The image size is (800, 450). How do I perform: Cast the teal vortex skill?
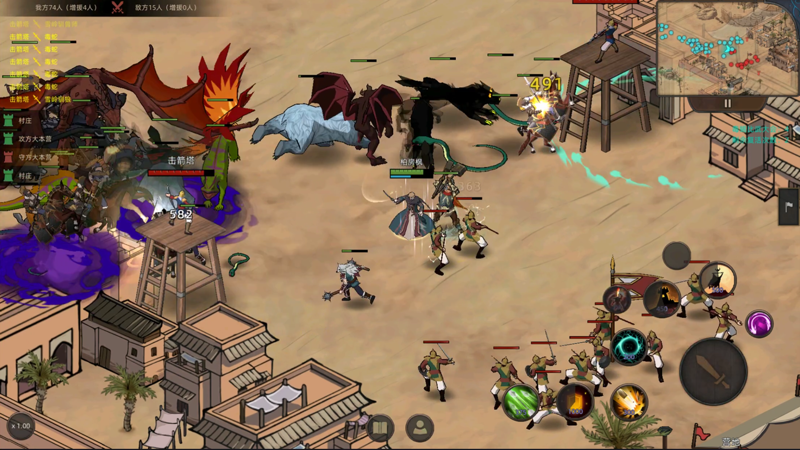coord(628,347)
